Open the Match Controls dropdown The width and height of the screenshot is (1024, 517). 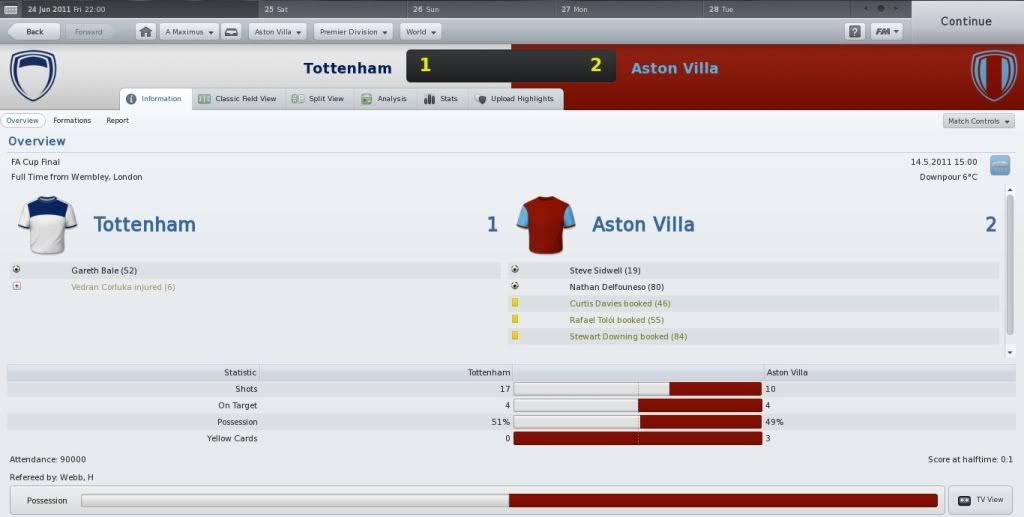pos(978,121)
